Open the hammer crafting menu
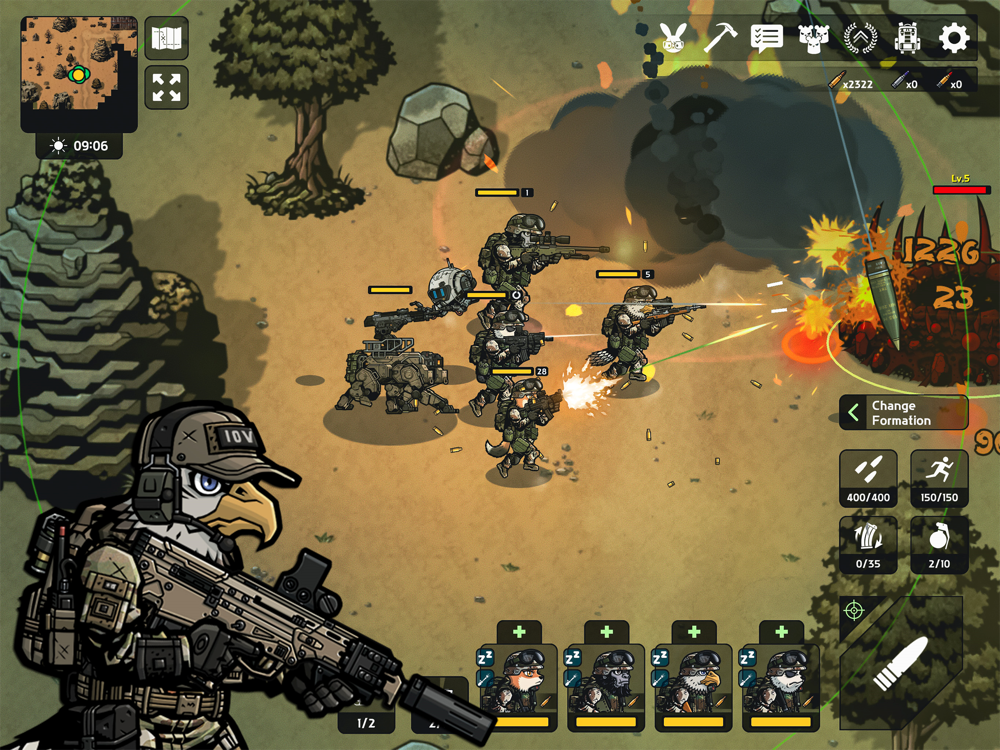 [x=719, y=38]
